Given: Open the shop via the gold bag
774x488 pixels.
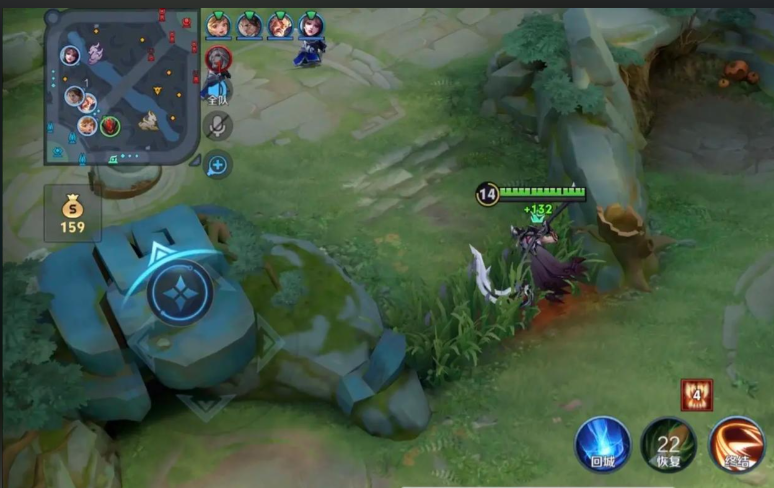Looking at the screenshot, I should (x=72, y=214).
